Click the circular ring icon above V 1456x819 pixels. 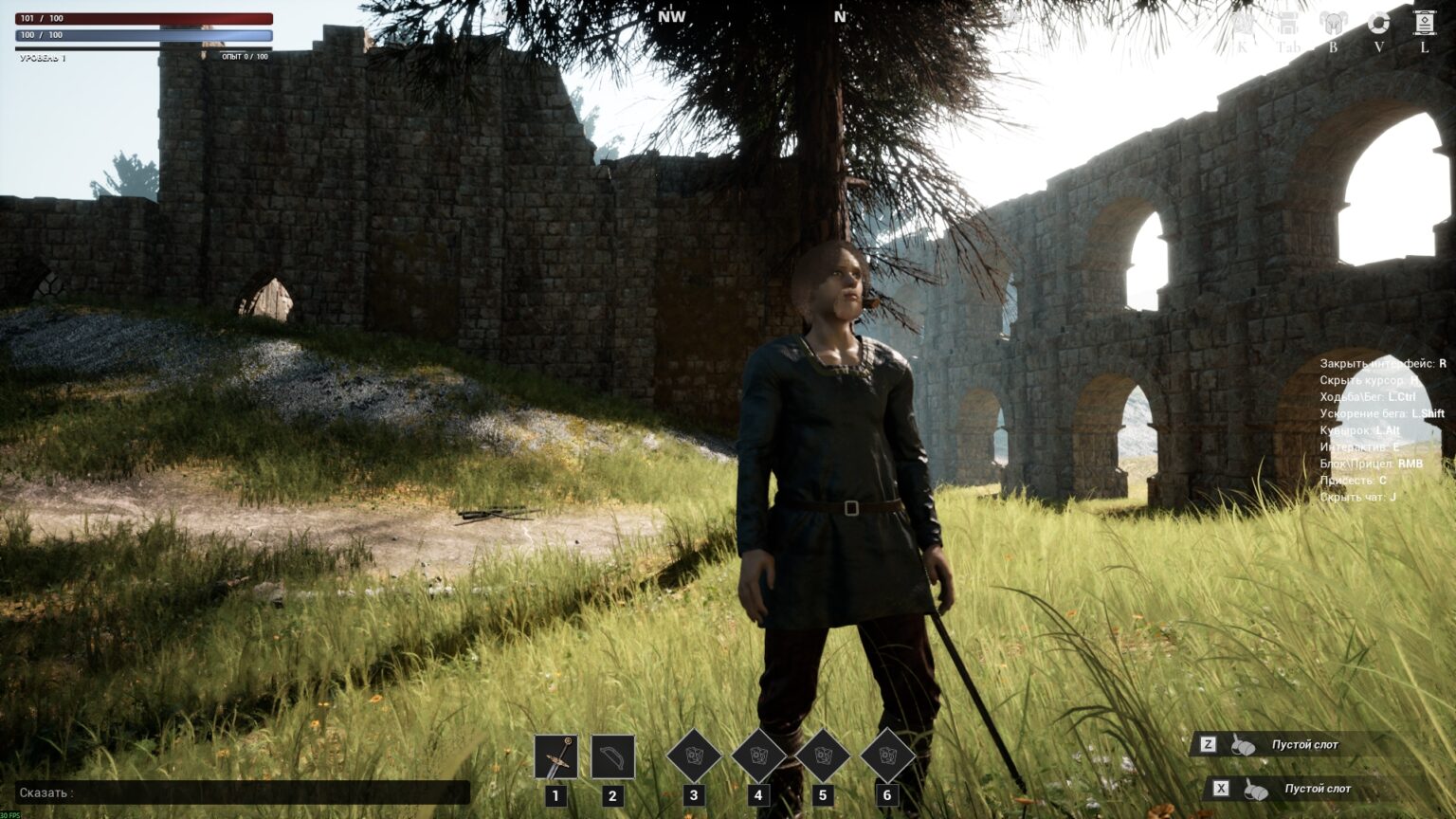tap(1378, 24)
